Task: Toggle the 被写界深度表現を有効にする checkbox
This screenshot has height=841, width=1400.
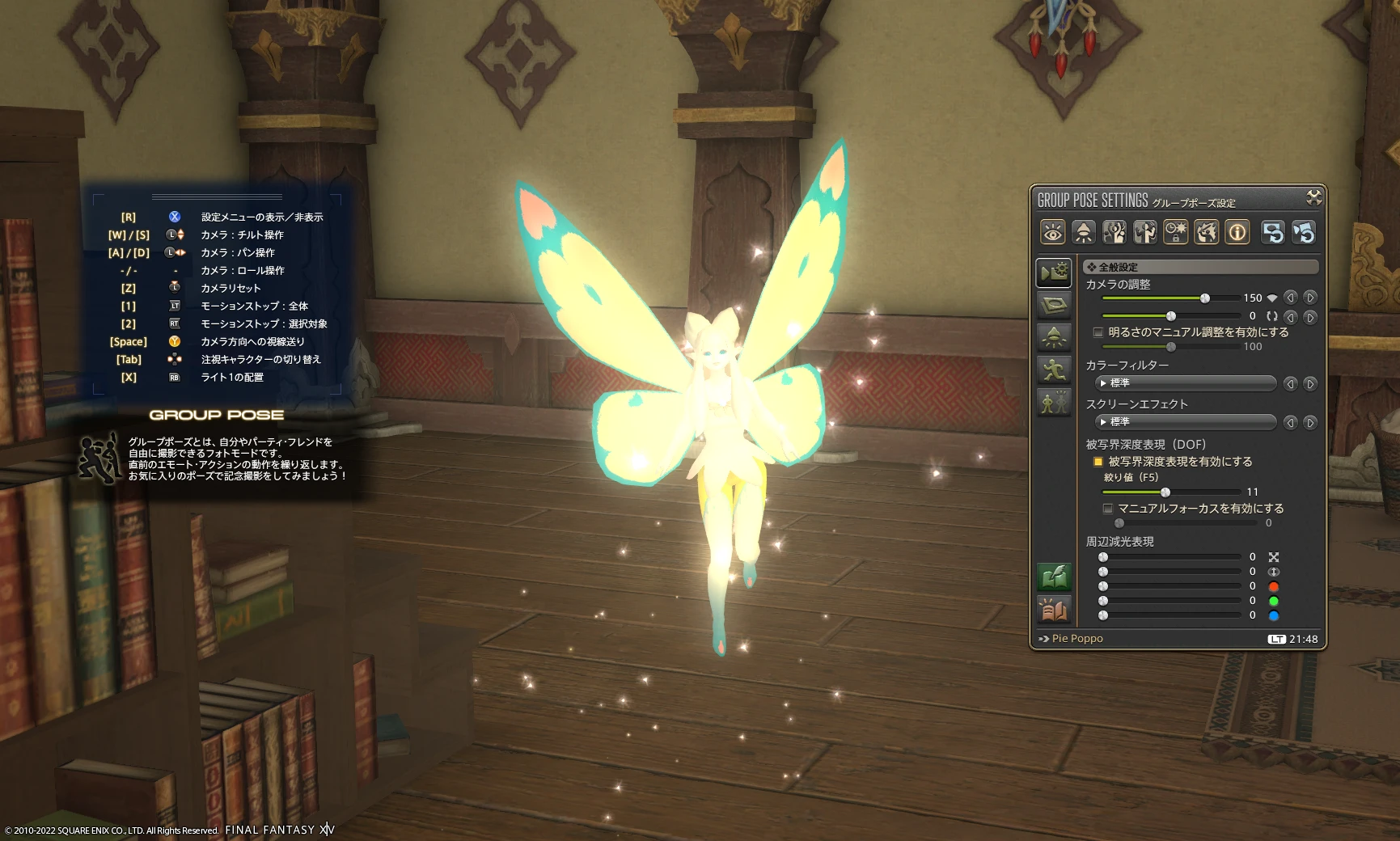Action: click(1098, 462)
